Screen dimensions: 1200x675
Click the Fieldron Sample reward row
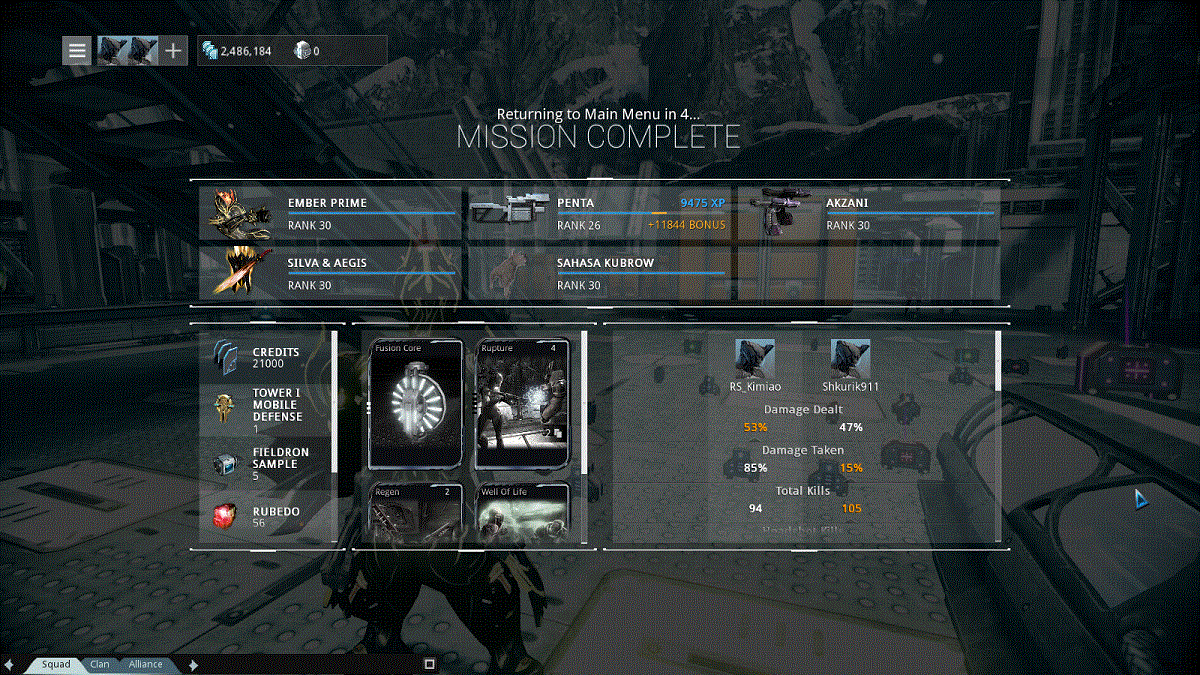267,463
